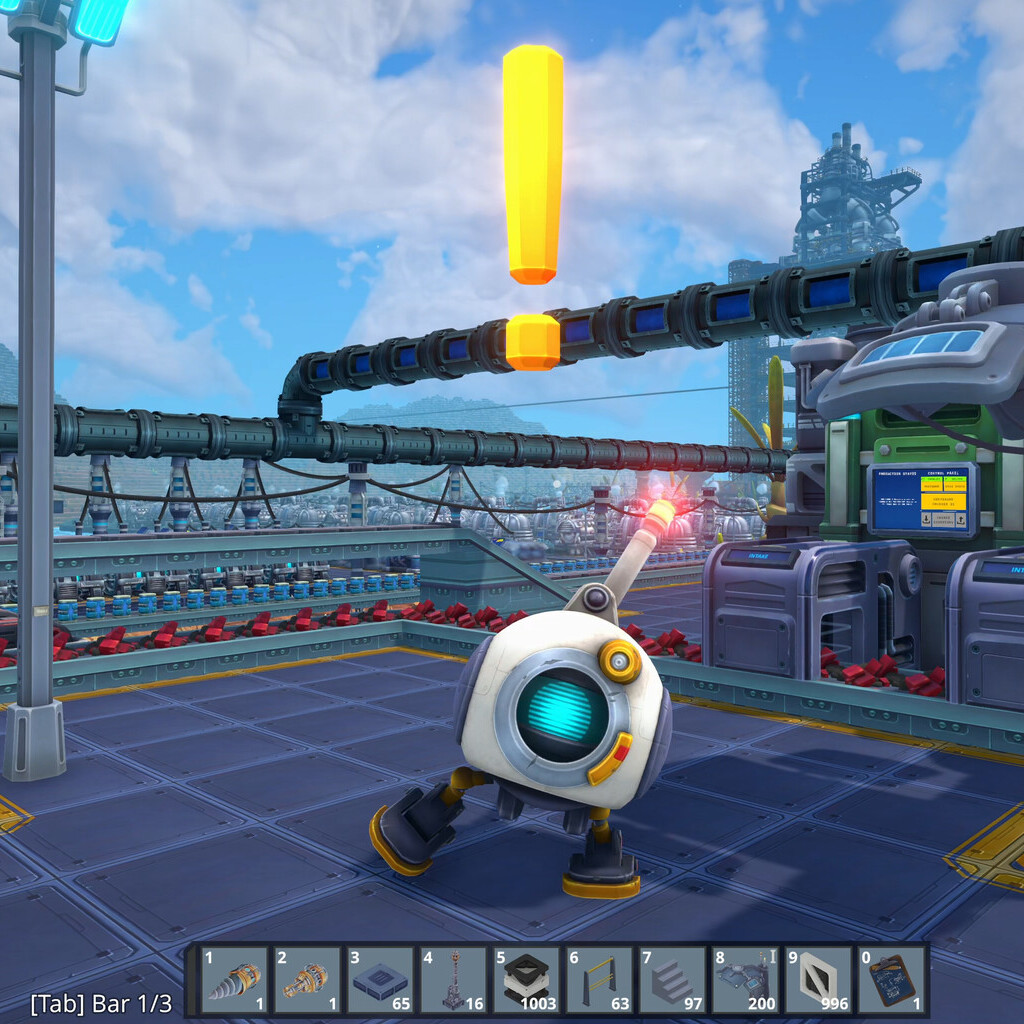Pick the tall tower item, count 16

[453, 980]
